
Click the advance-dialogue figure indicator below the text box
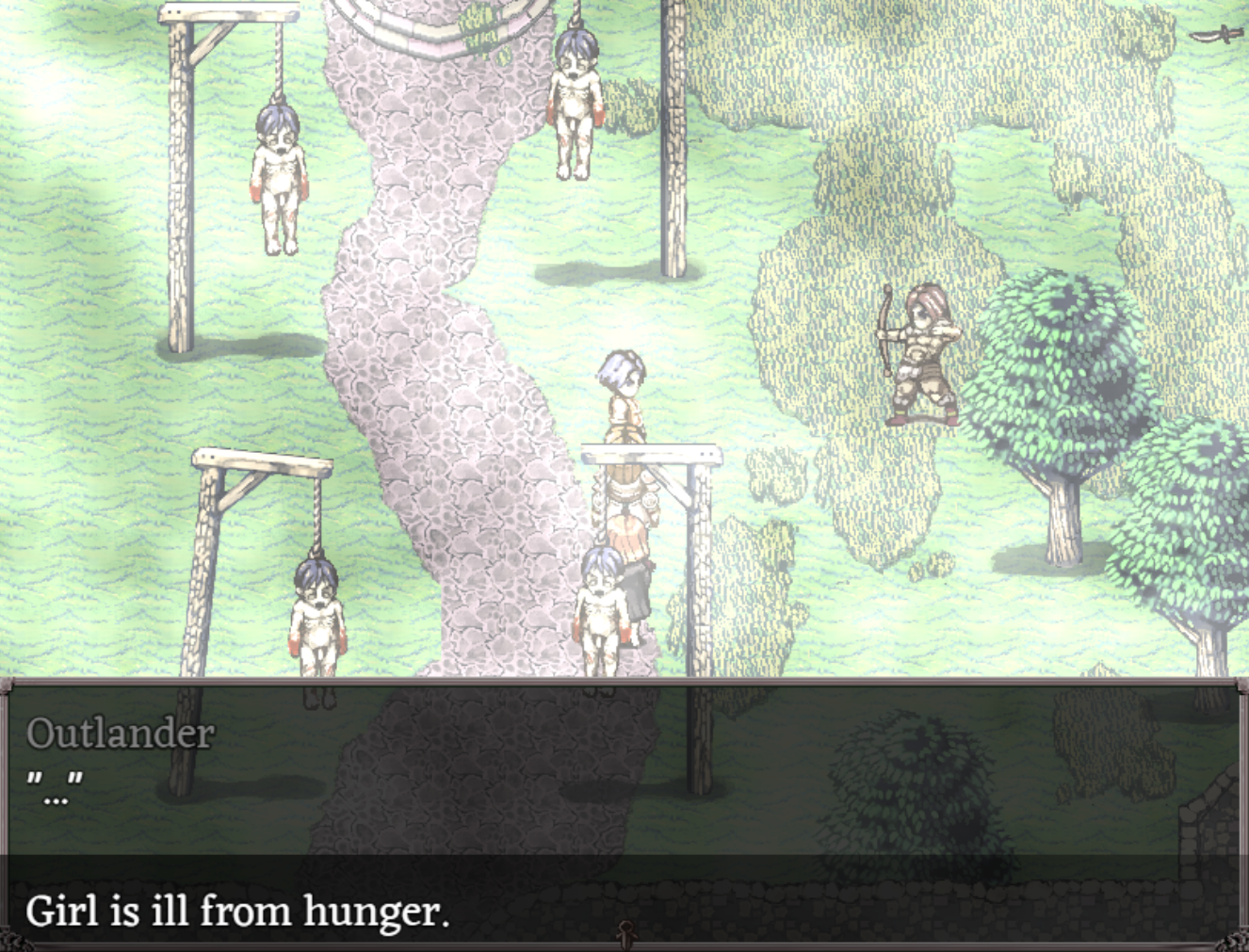click(624, 936)
